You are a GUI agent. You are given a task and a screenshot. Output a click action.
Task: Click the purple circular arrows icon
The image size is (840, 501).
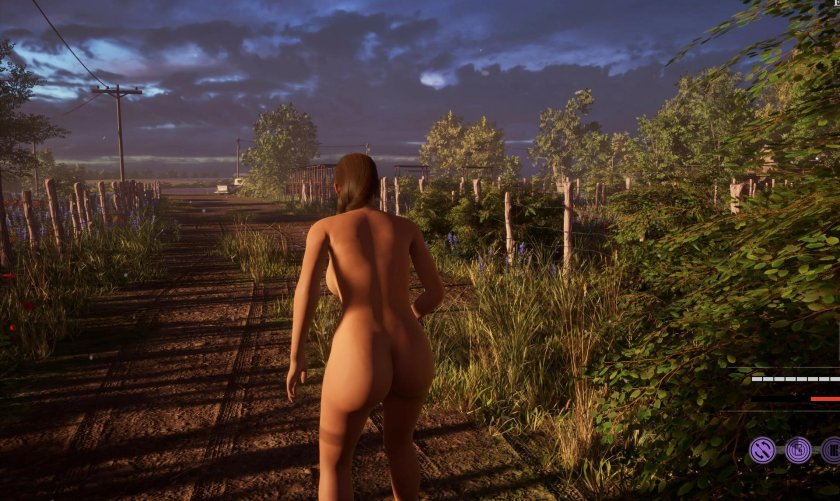pyautogui.click(x=763, y=450)
